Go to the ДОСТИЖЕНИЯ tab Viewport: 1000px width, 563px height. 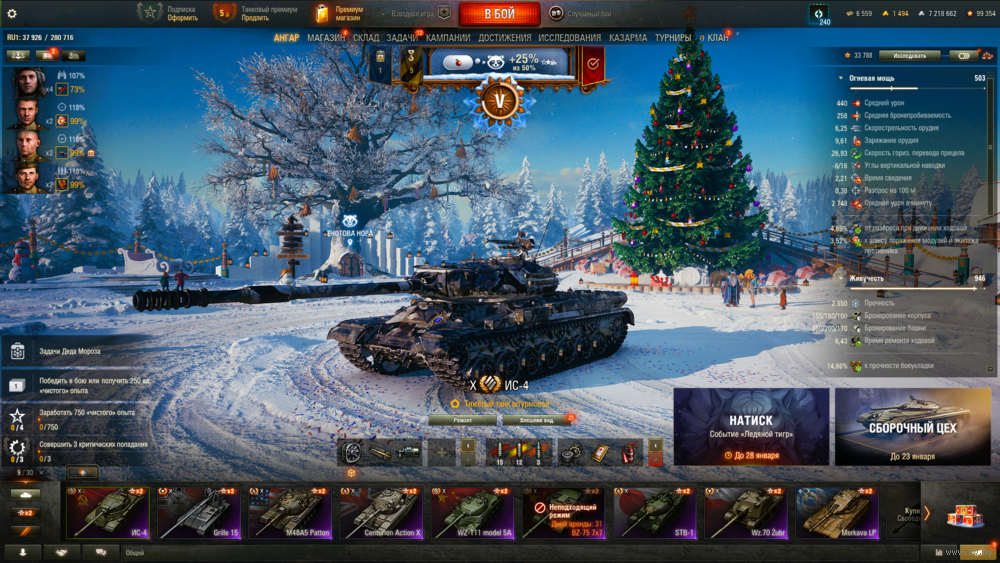tap(504, 38)
